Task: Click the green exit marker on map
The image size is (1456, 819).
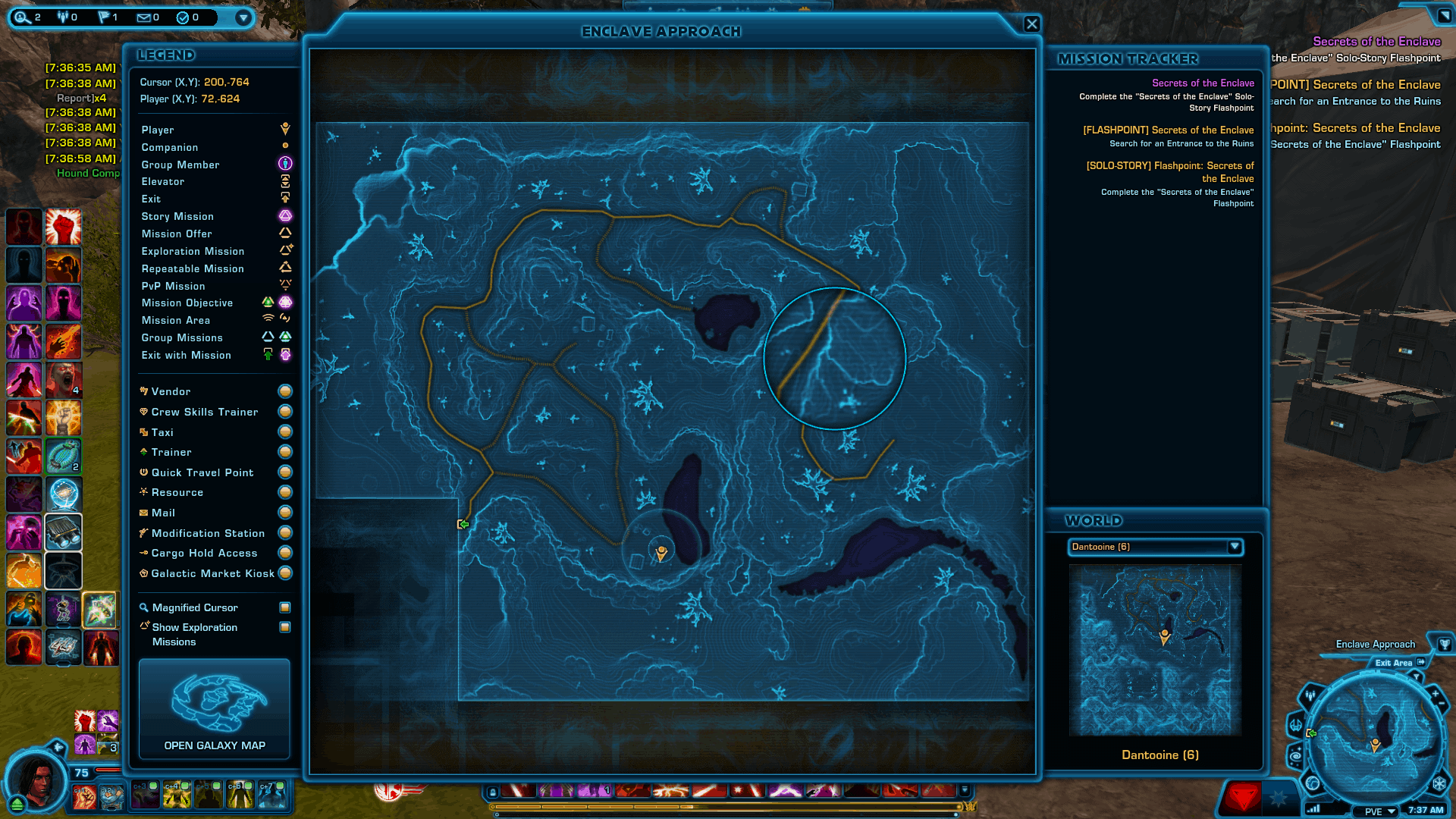Action: pyautogui.click(x=463, y=524)
